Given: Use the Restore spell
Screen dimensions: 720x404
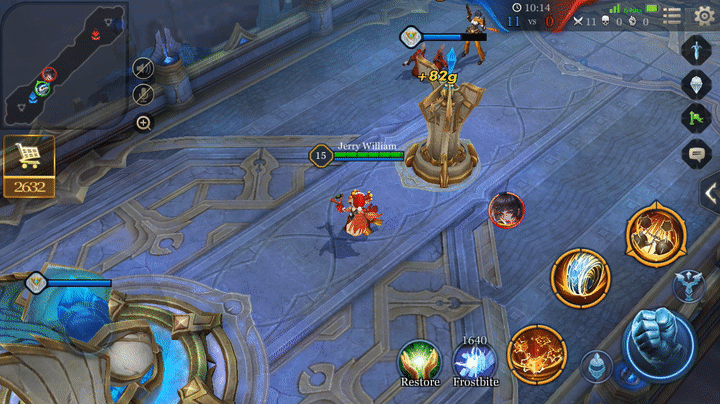Looking at the screenshot, I should 420,359.
